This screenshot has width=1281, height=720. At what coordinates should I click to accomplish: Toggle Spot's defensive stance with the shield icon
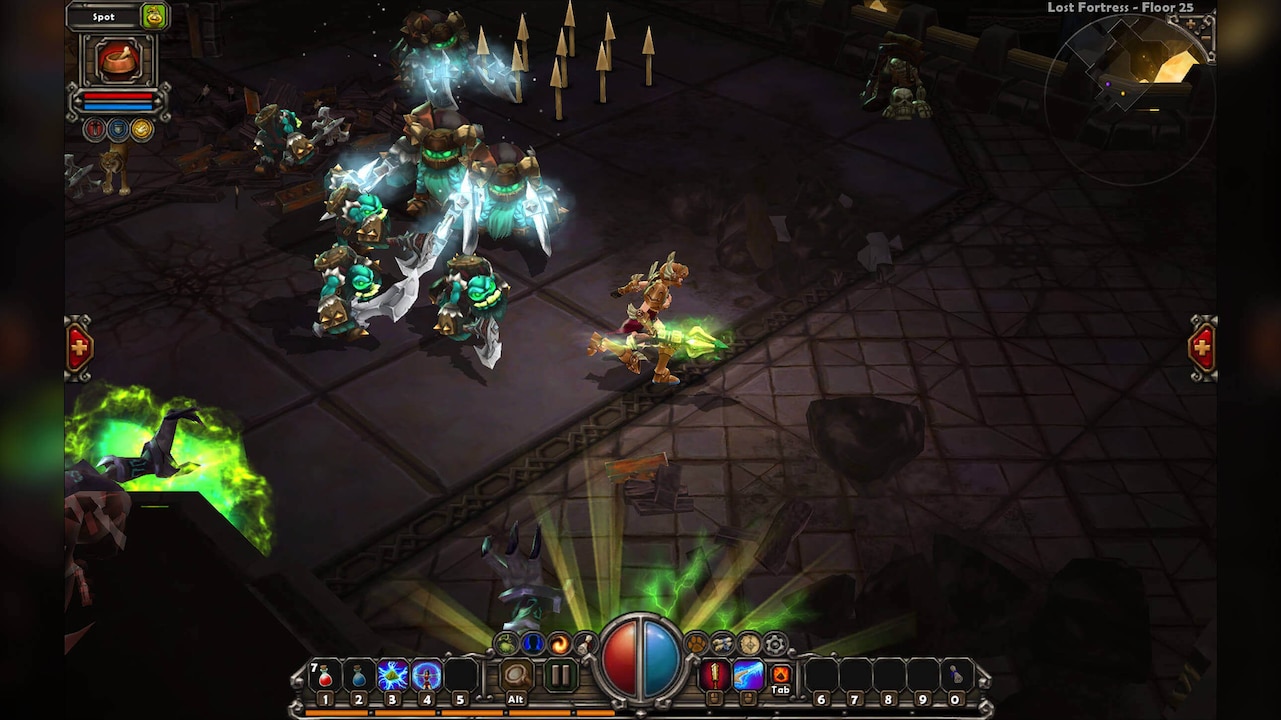119,128
